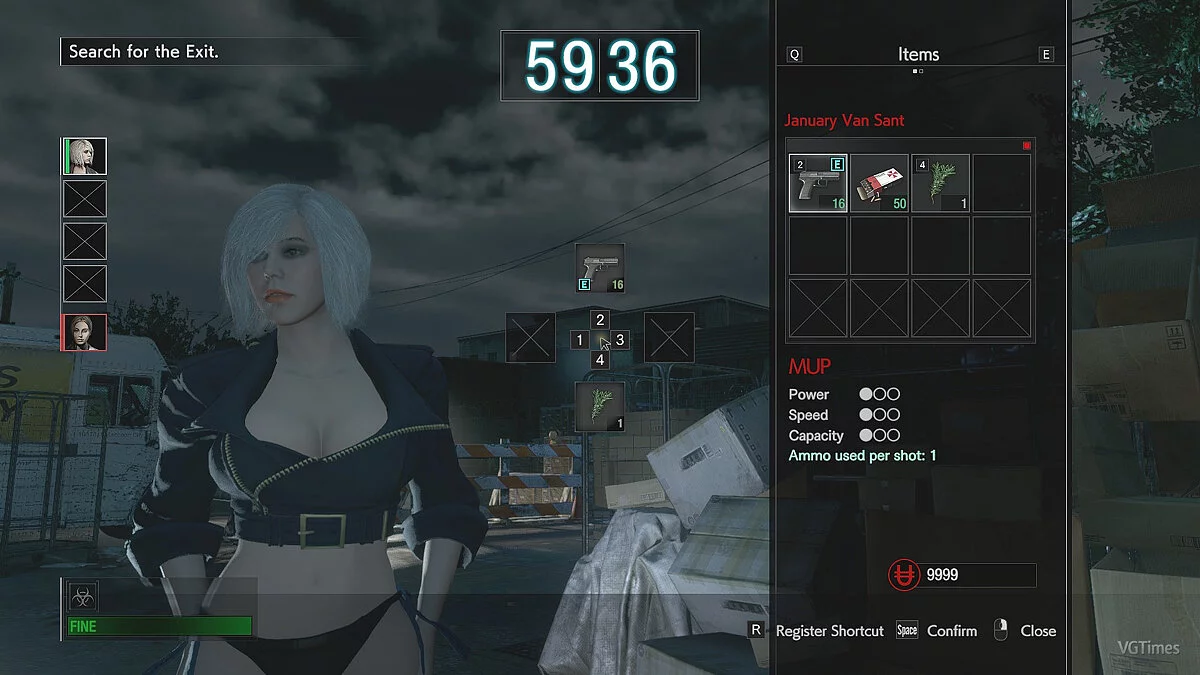Choose shortcut slot number 2
Viewport: 1200px width, 675px height.
pyautogui.click(x=600, y=320)
